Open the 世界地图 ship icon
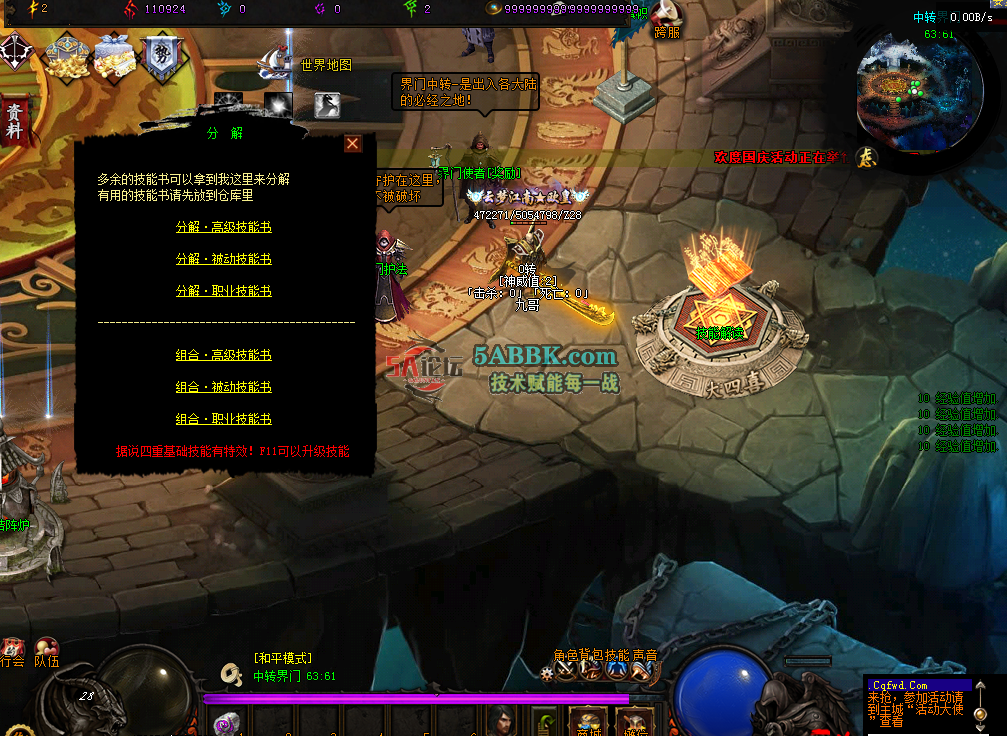 pos(273,64)
